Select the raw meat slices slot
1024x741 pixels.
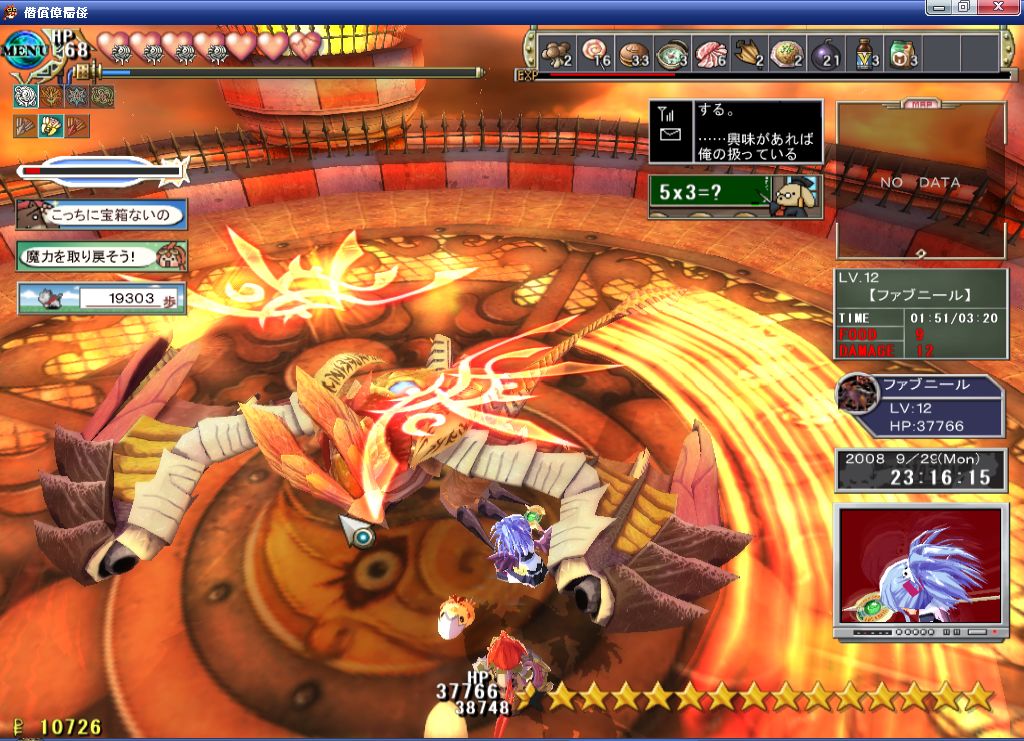pos(710,53)
